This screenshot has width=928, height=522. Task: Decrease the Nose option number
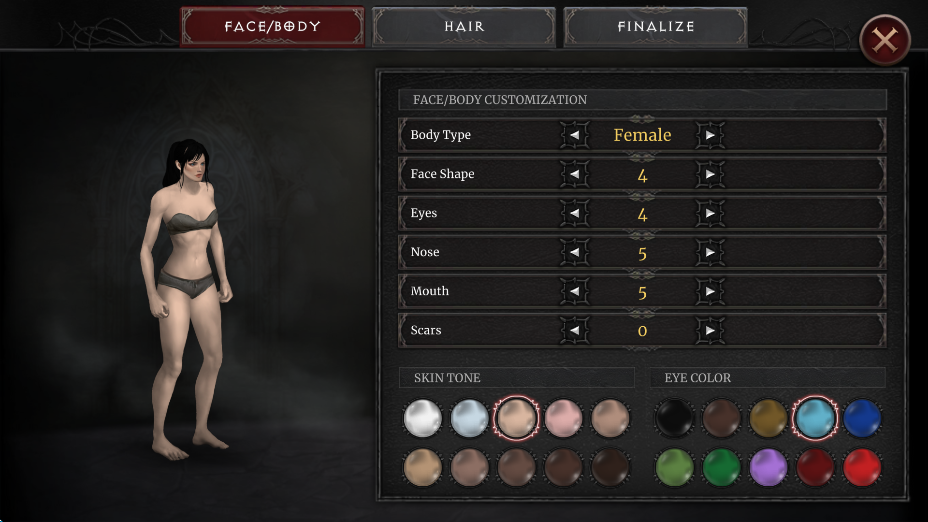coord(574,252)
